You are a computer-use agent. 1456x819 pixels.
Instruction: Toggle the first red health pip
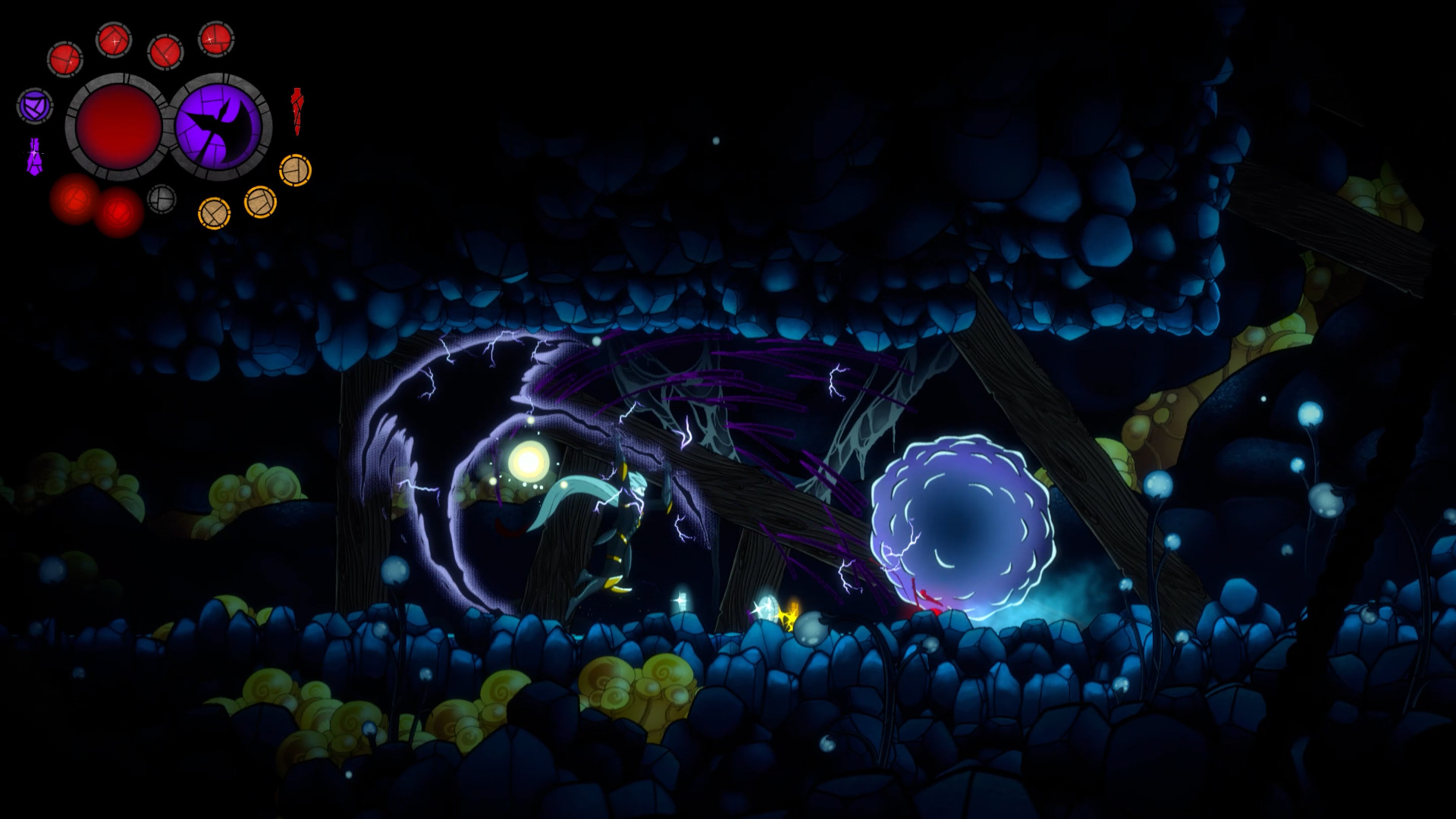66,58
